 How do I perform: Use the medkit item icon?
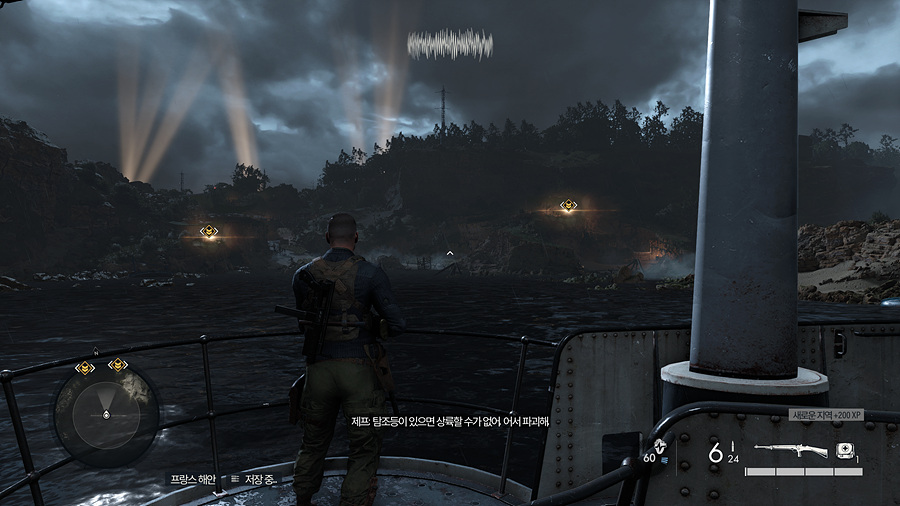845,449
